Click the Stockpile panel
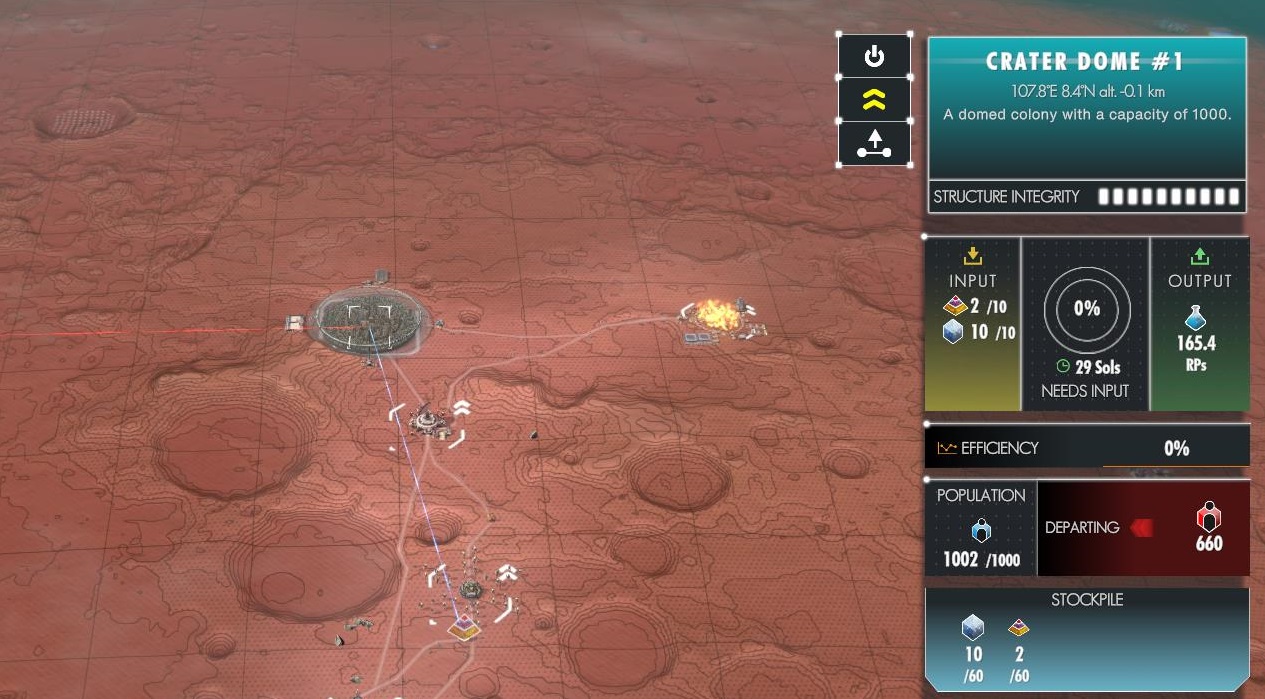 (1087, 639)
